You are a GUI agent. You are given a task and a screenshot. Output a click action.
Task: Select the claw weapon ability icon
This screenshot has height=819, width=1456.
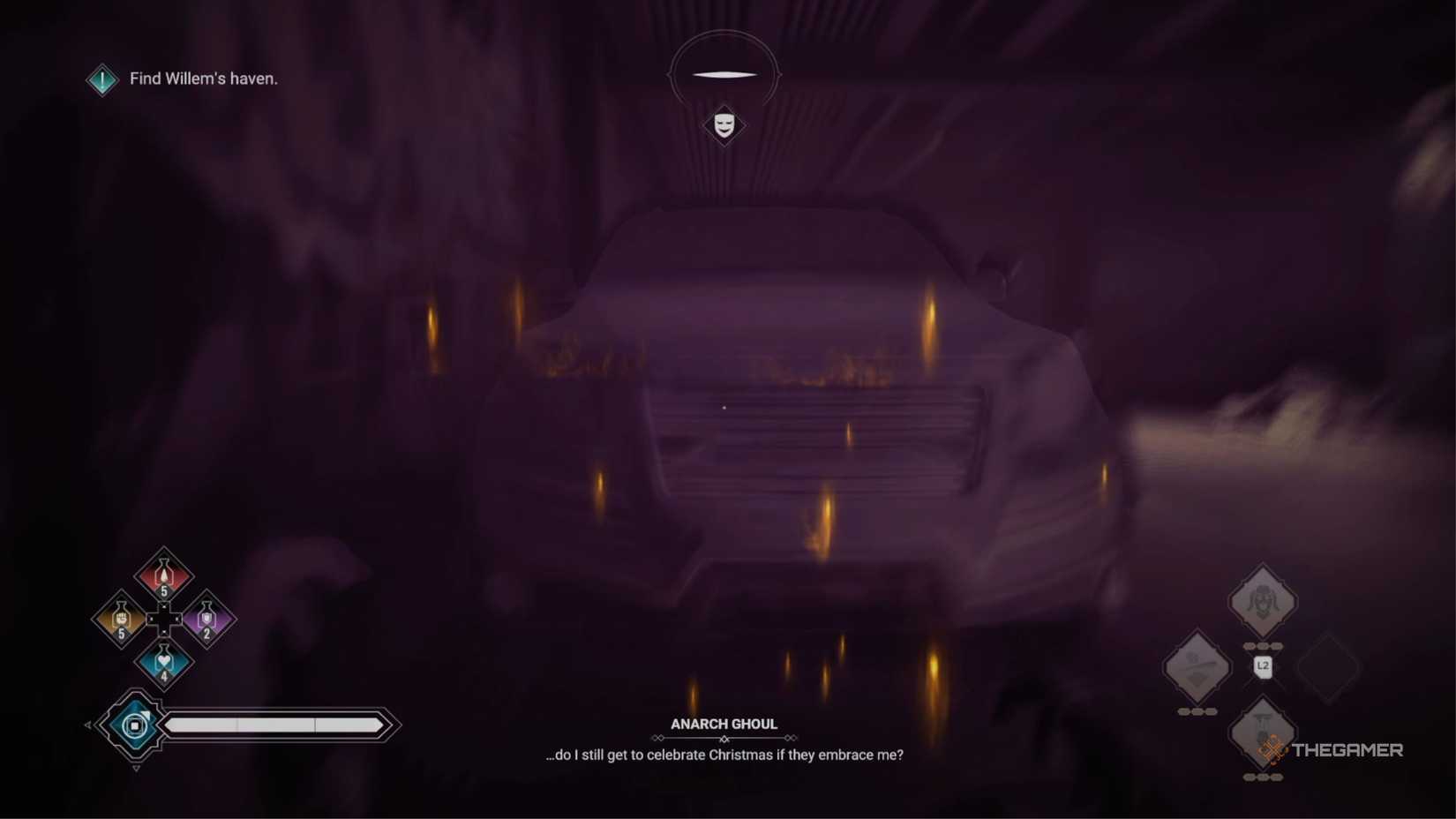1197,668
